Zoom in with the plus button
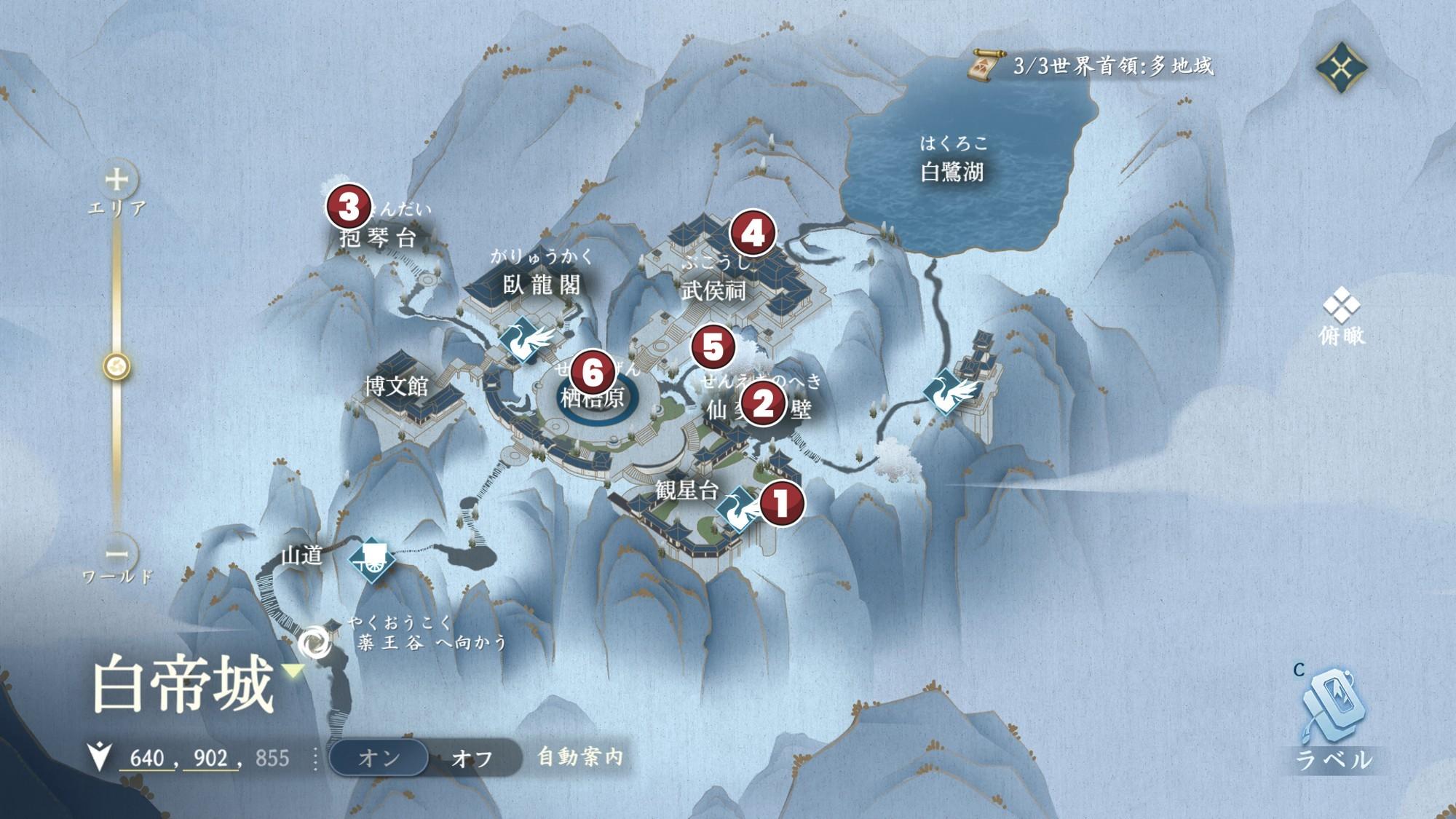 (117, 180)
